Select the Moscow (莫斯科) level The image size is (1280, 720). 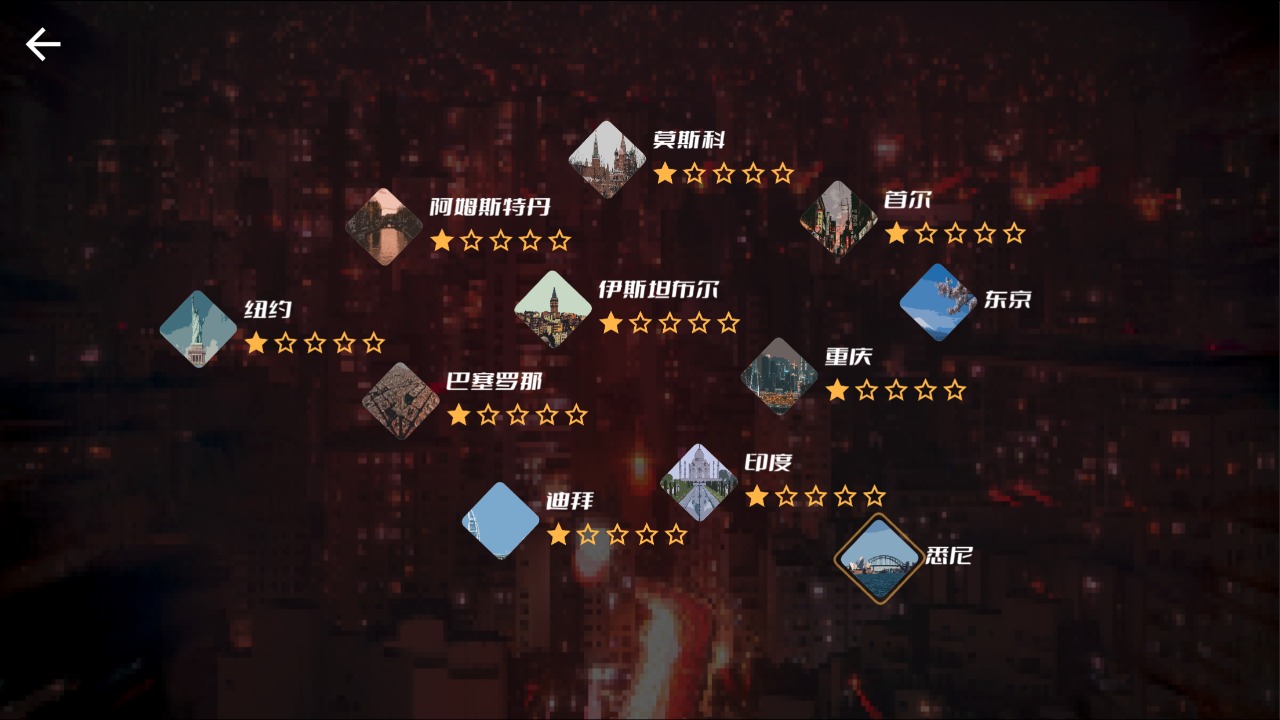click(607, 159)
